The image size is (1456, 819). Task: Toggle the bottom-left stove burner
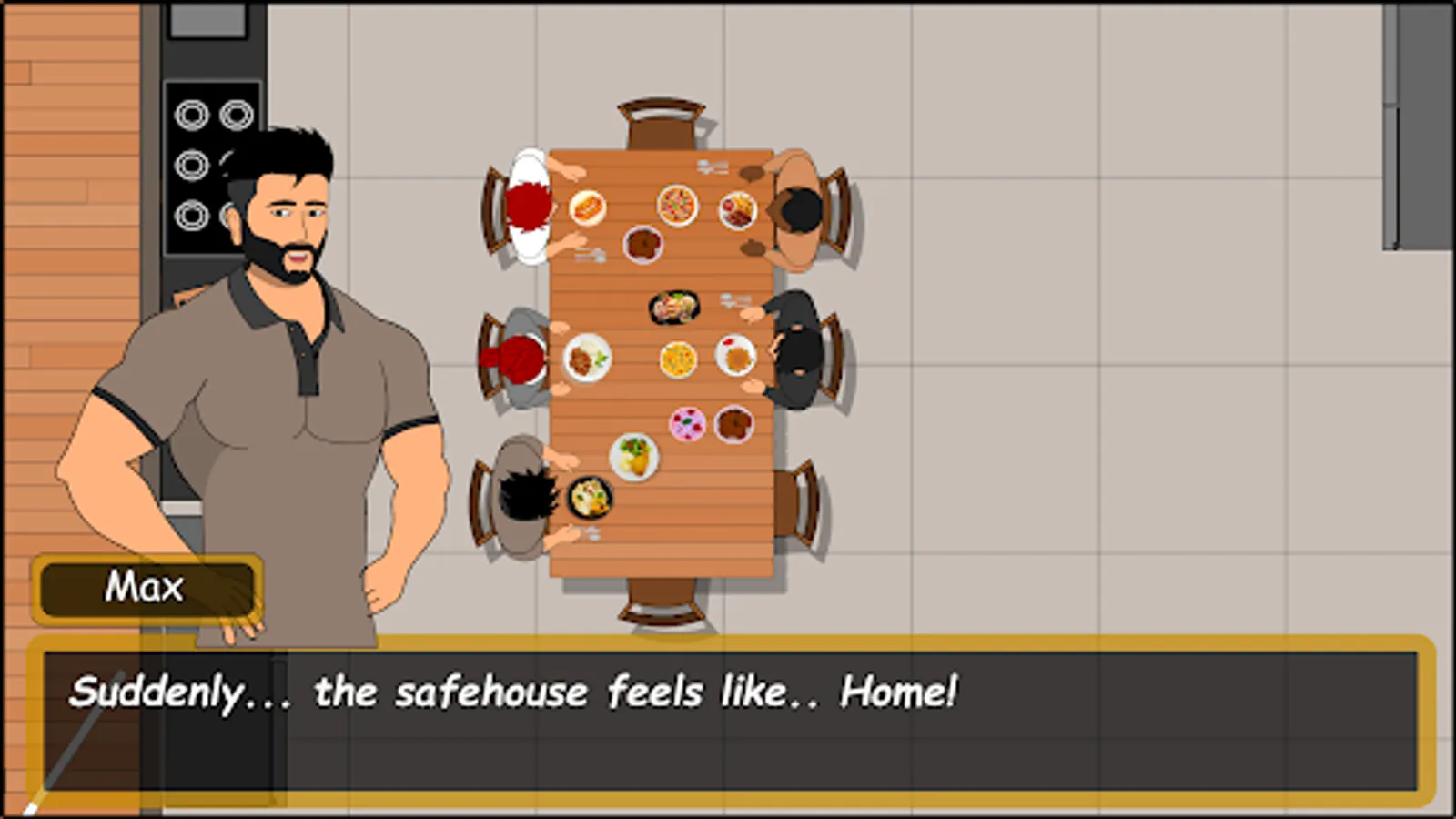192,216
